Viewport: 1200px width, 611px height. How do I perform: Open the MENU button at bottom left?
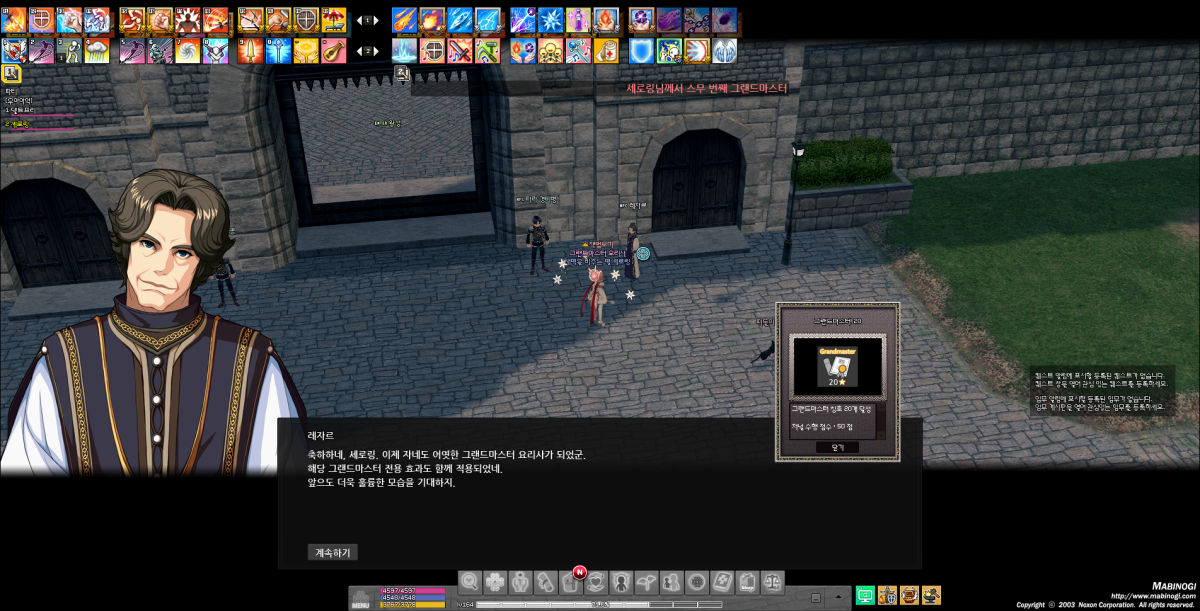361,598
